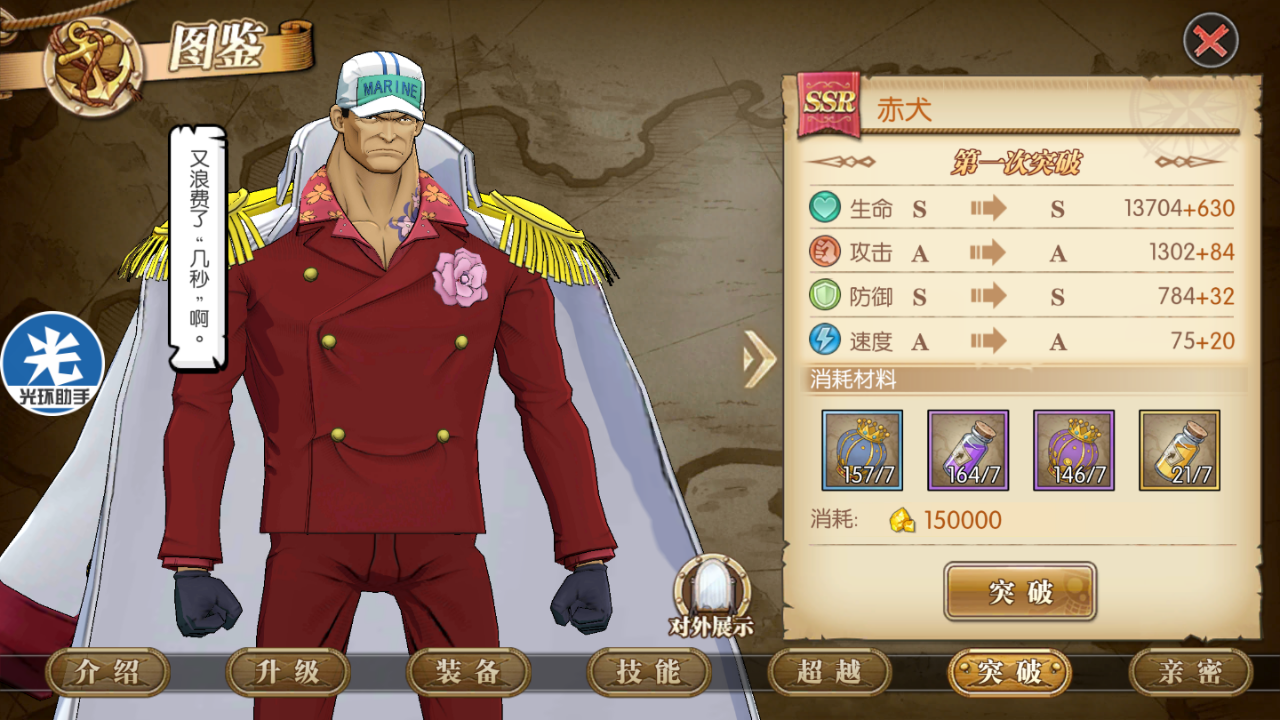The image size is (1280, 720).
Task: View the yellow potion bottle material 21/7
Action: [x=1179, y=450]
